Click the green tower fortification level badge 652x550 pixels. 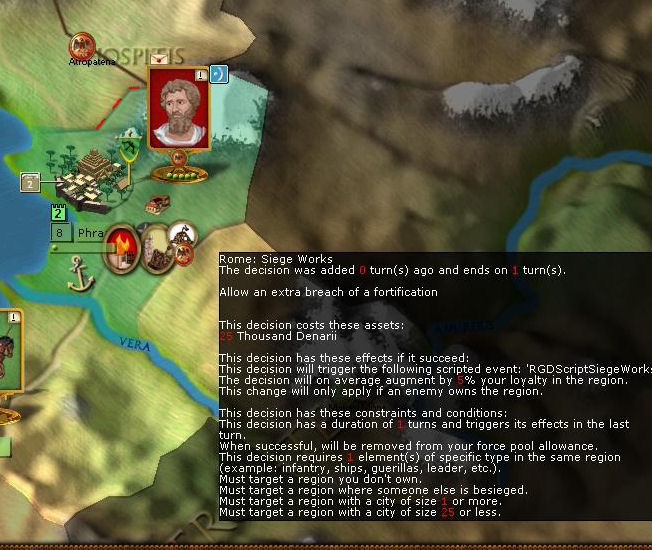coord(58,213)
